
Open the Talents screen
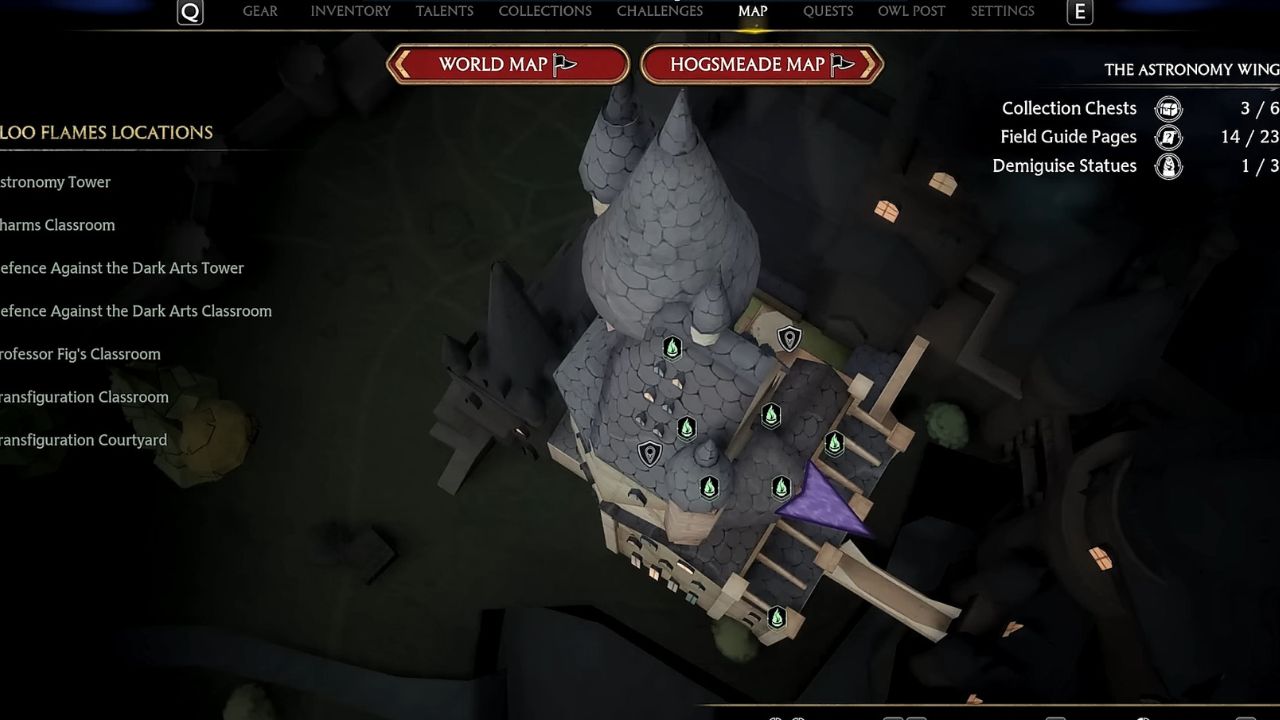[x=445, y=11]
